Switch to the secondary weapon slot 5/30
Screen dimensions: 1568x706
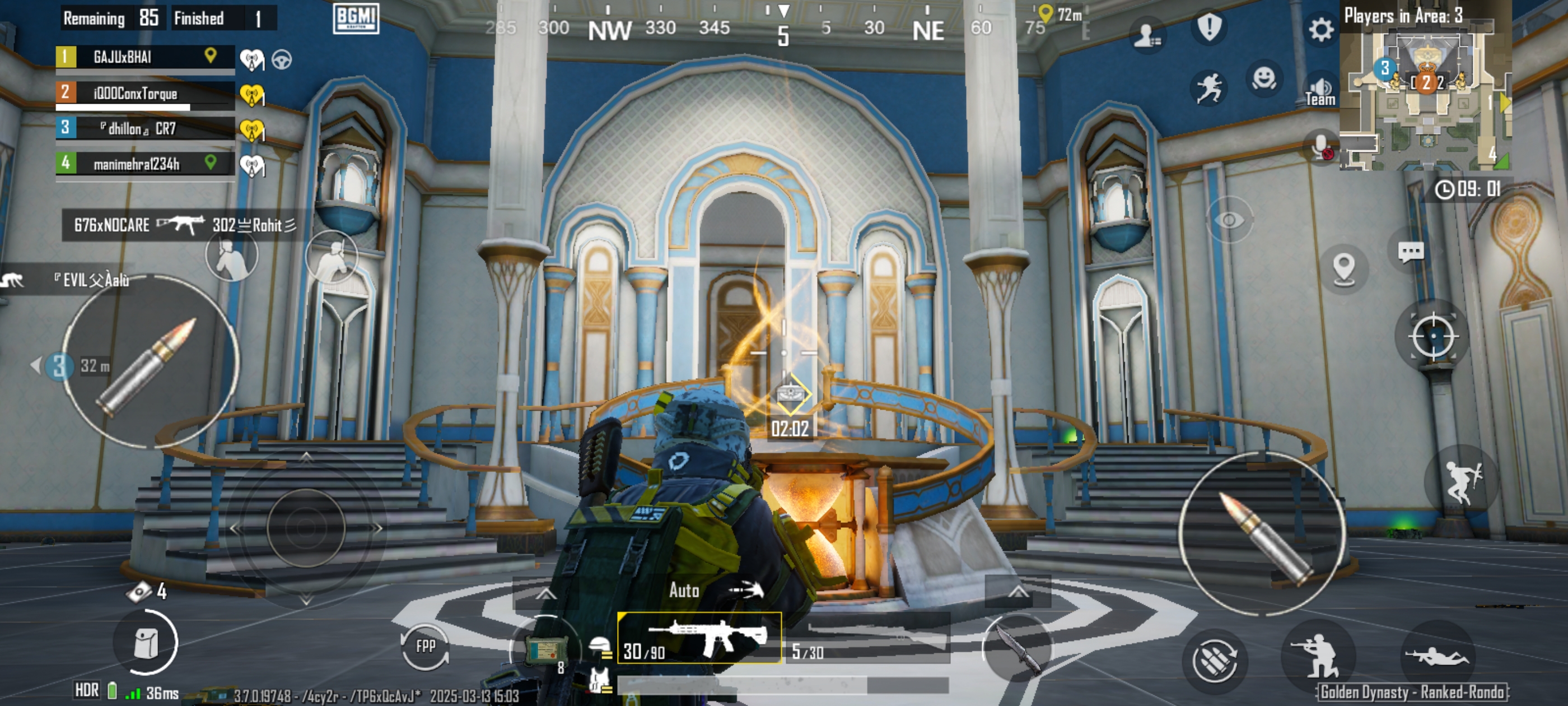867,641
